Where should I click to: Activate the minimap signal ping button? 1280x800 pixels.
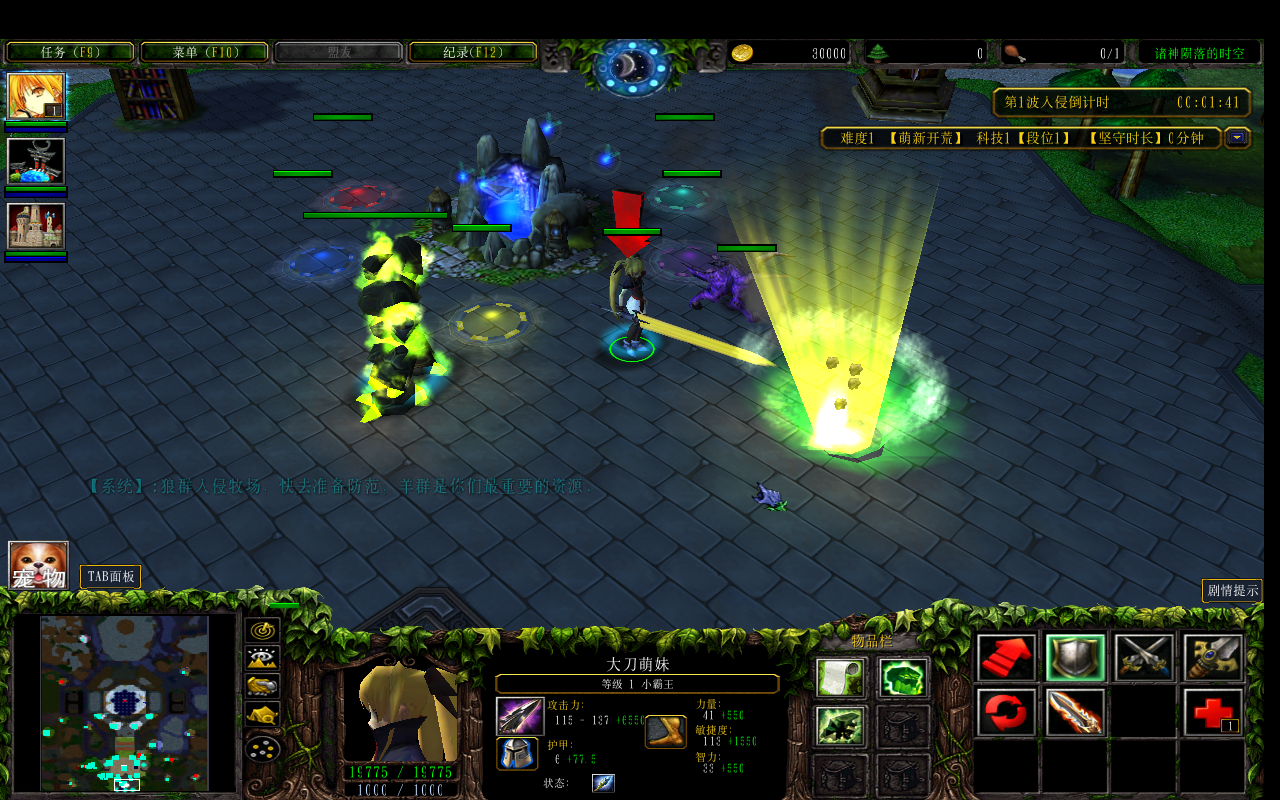[263, 630]
